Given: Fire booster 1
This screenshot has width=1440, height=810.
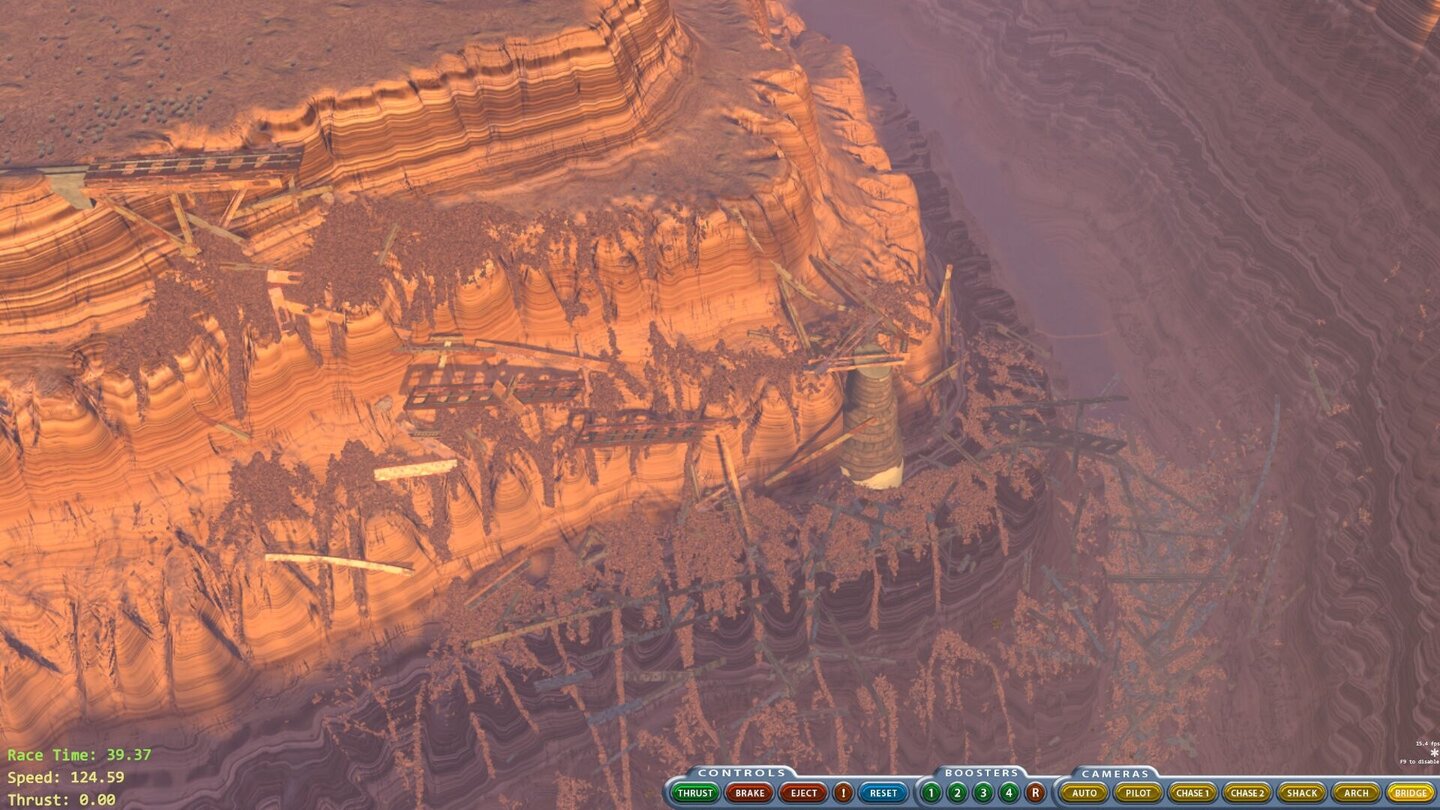Looking at the screenshot, I should click(x=929, y=793).
